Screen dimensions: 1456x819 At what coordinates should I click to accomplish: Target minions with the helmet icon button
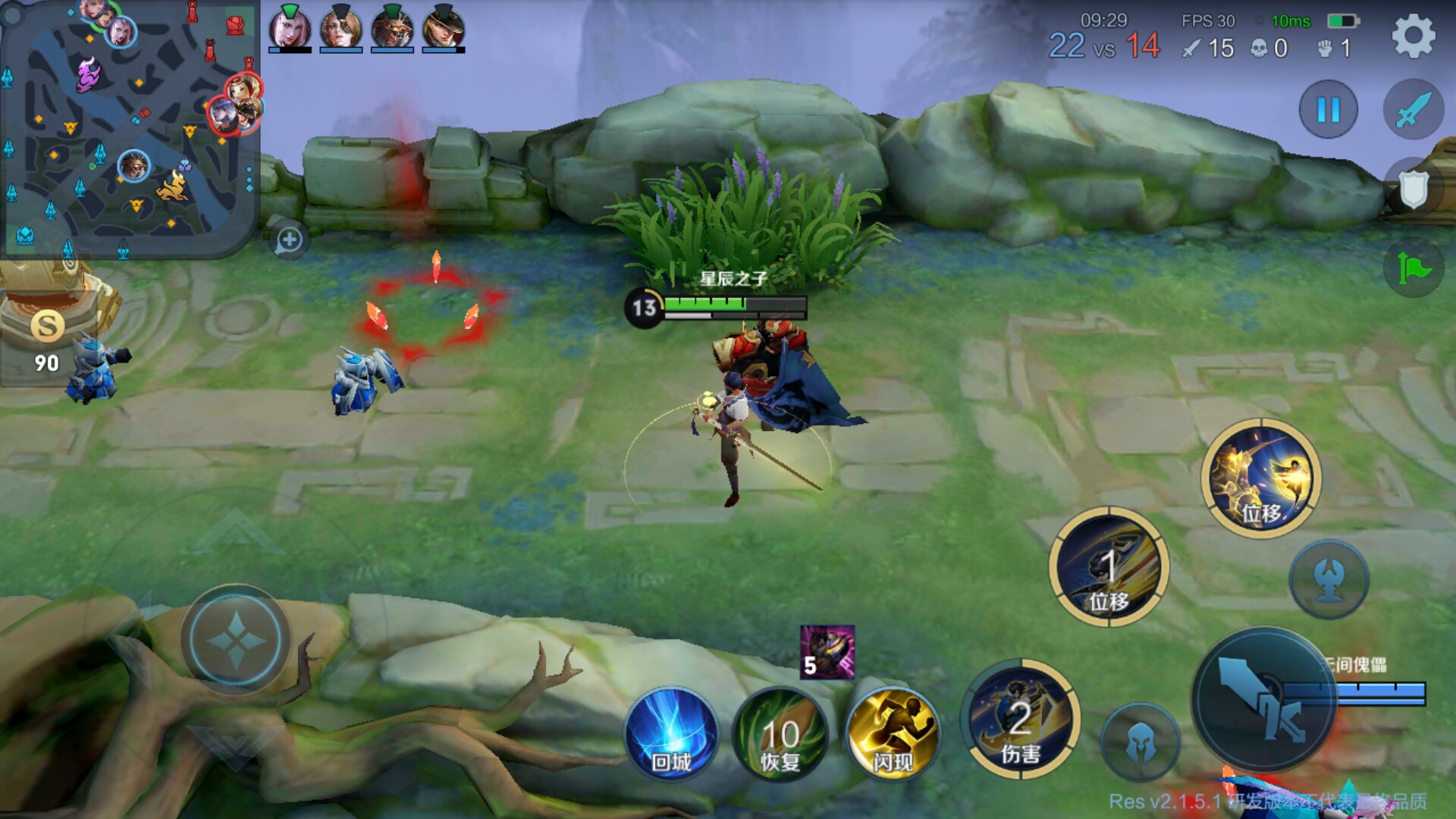click(1140, 743)
